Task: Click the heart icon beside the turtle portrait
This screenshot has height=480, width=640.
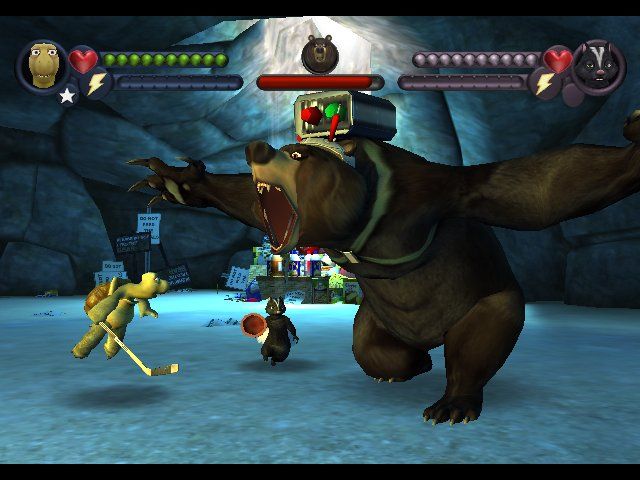Action: pos(83,61)
